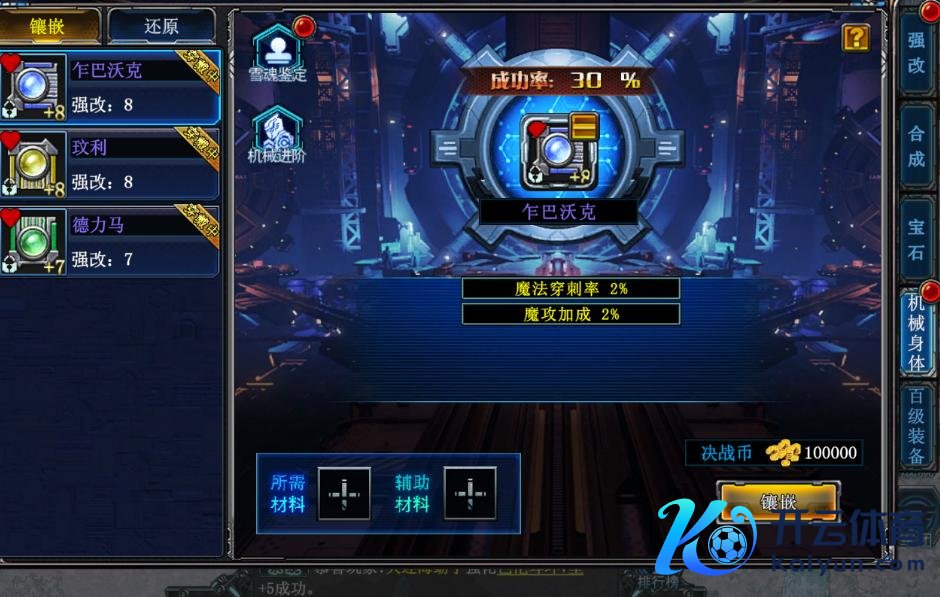Open 机械进阶 upgrade icon
This screenshot has width=940, height=597.
point(277,133)
